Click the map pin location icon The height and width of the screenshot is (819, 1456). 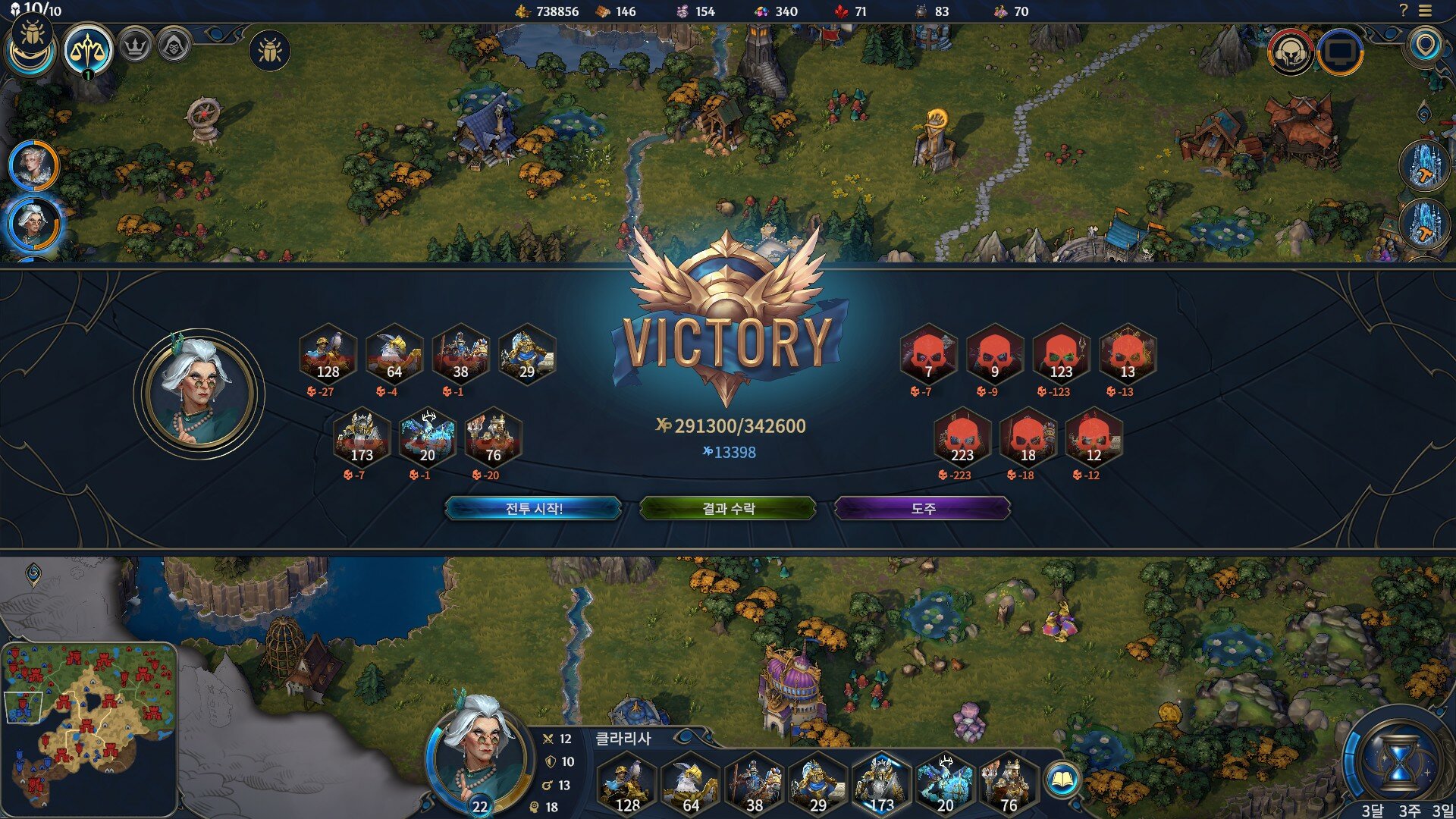pos(1426,45)
